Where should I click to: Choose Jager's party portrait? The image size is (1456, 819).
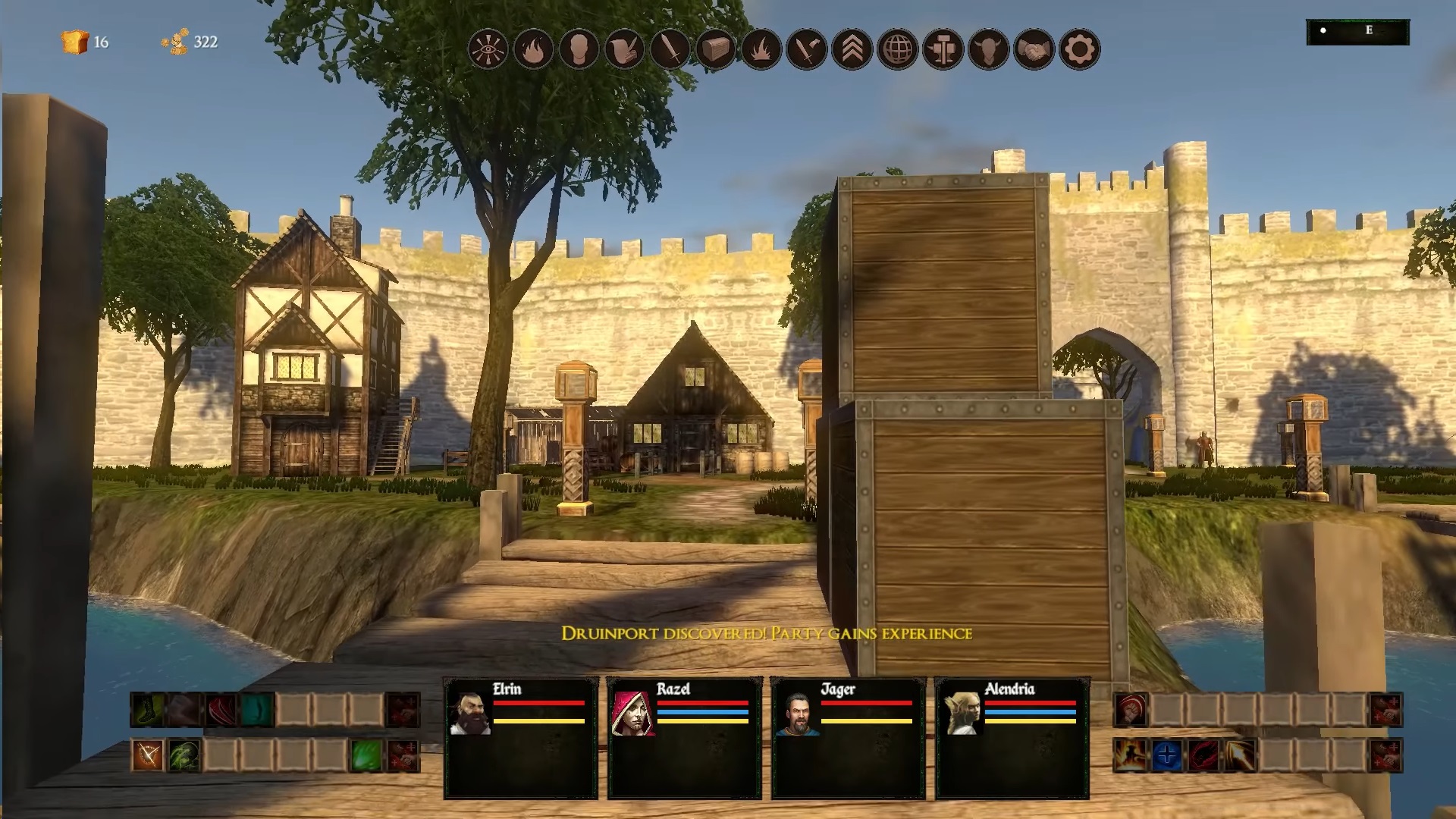[x=797, y=713]
